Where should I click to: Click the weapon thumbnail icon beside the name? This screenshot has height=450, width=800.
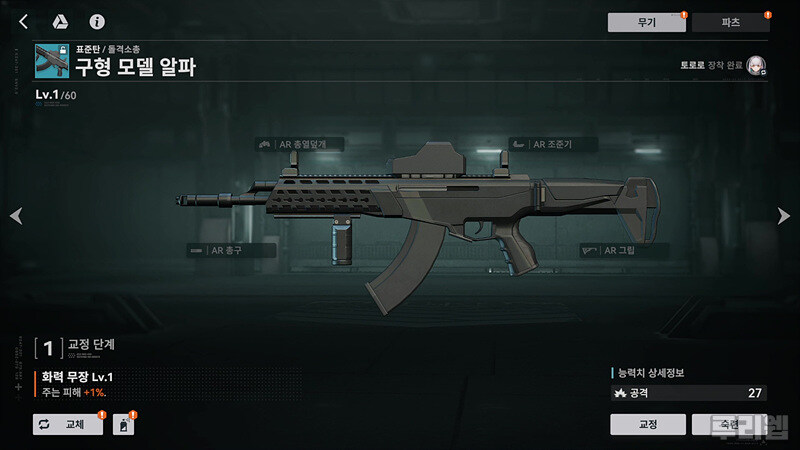(50, 60)
